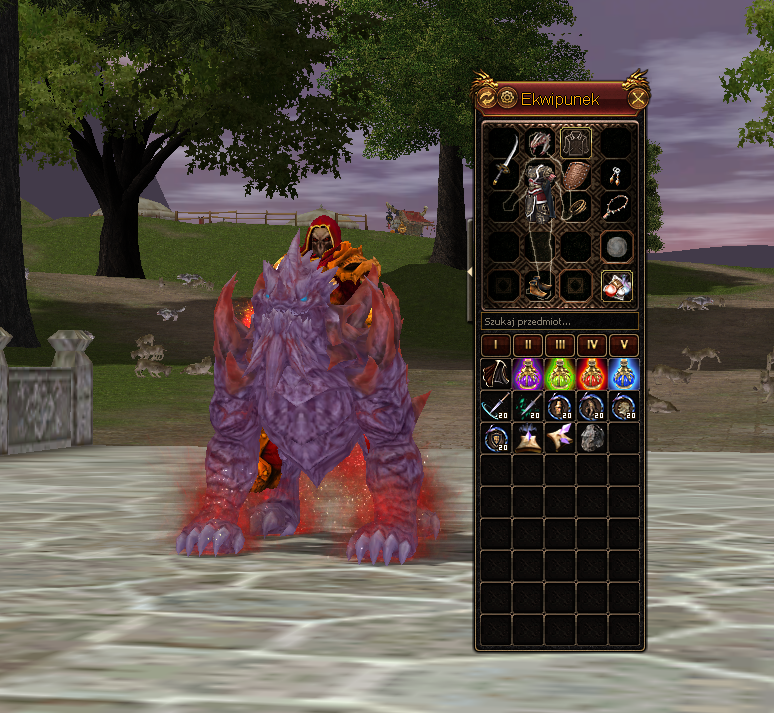This screenshot has height=713, width=774.
Task: Click the equipped shield slot
Action: 575,174
